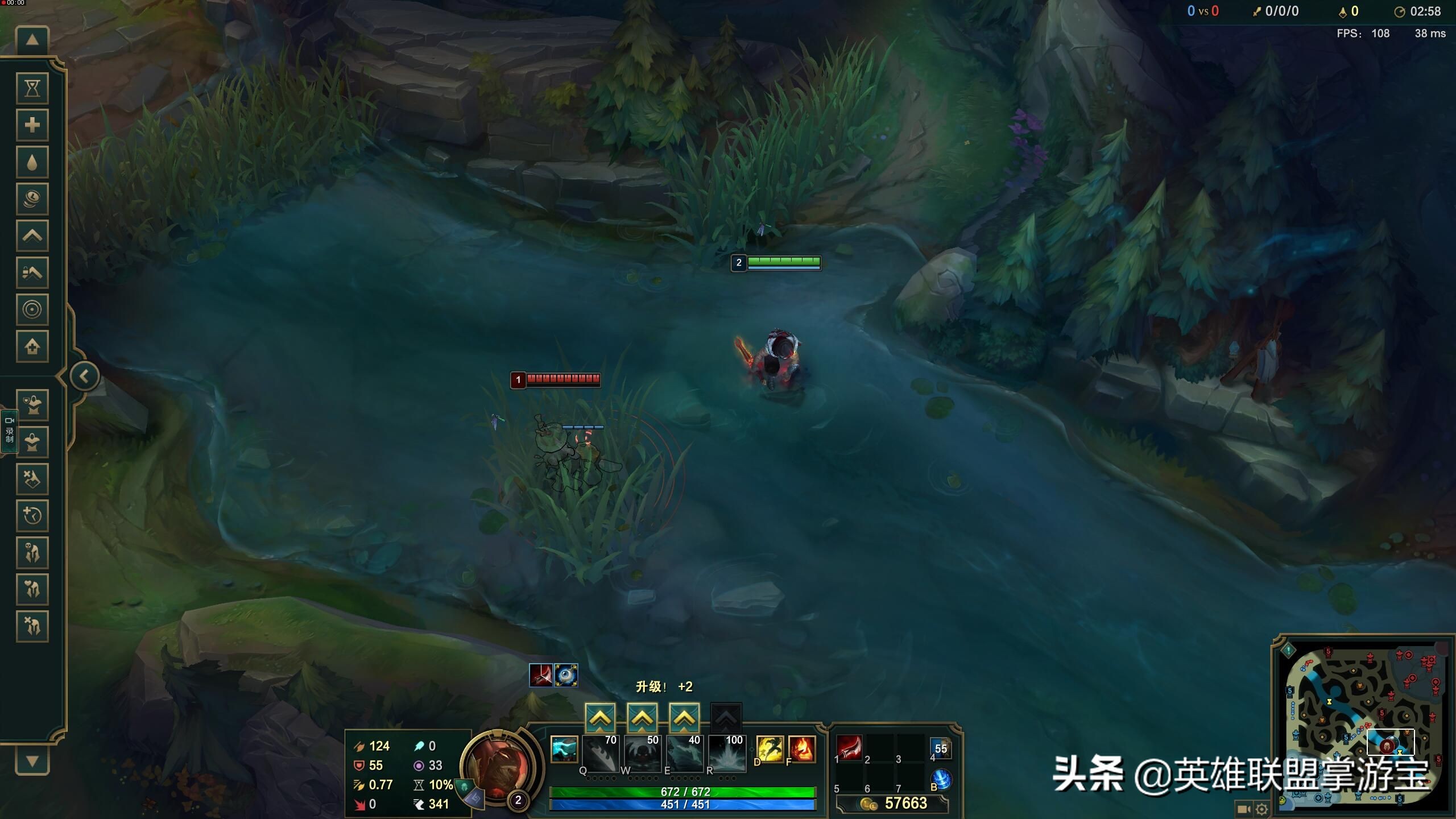Viewport: 1456px width, 819px height.
Task: Select the reset cooldowns clock icon
Action: [x=32, y=515]
